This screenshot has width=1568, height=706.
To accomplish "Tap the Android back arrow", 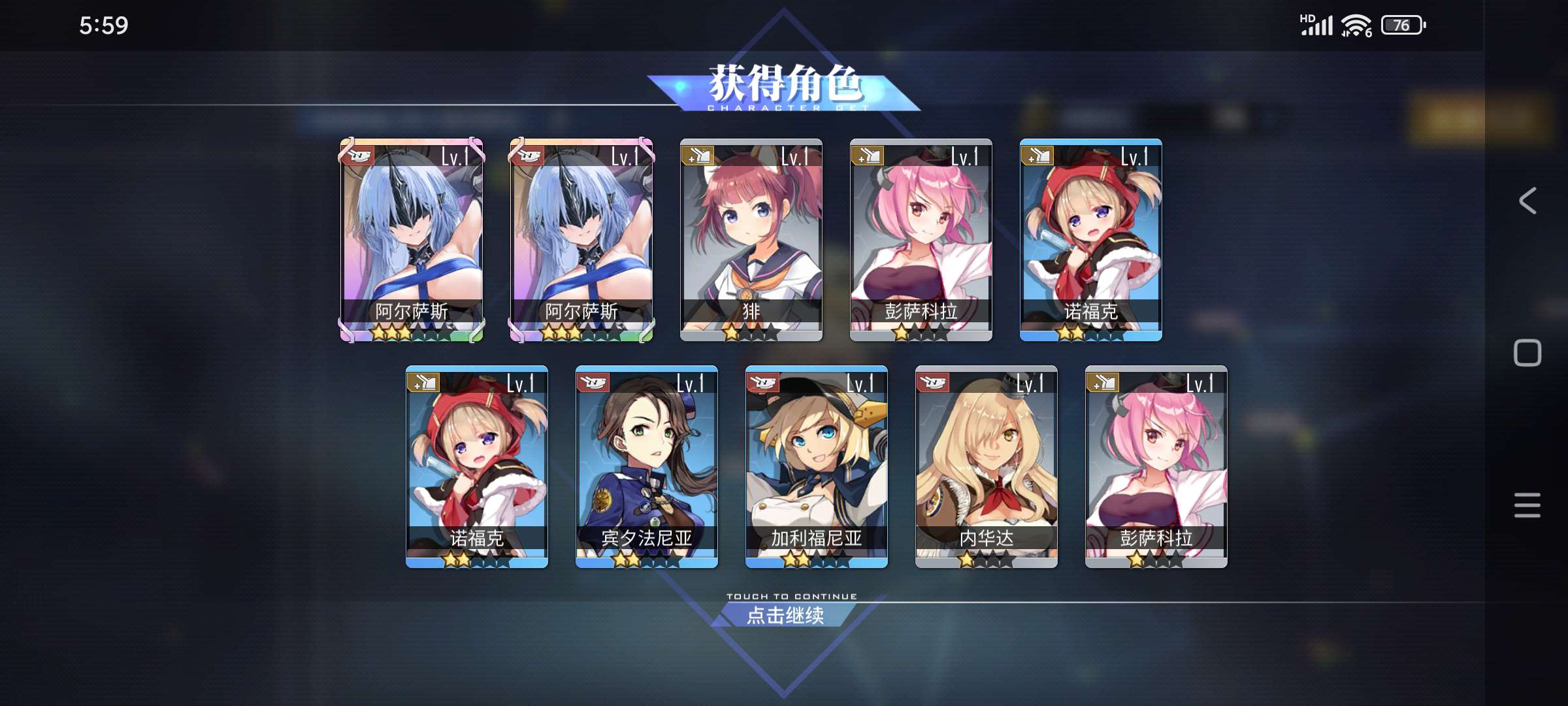I will click(1527, 201).
